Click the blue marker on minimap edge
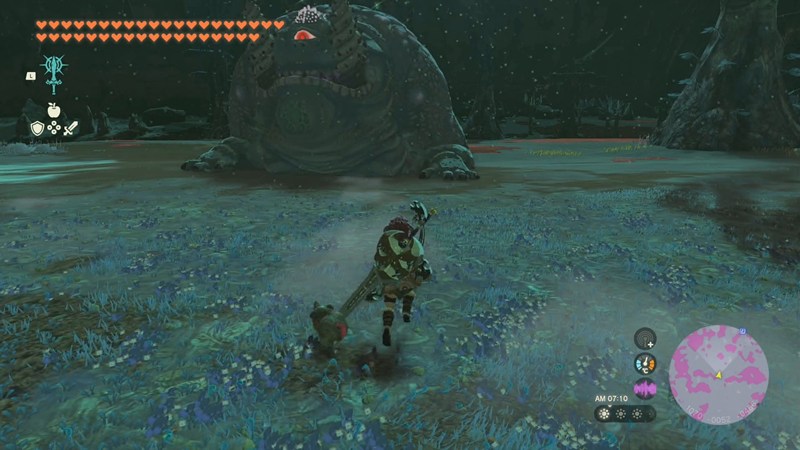 pyautogui.click(x=742, y=331)
